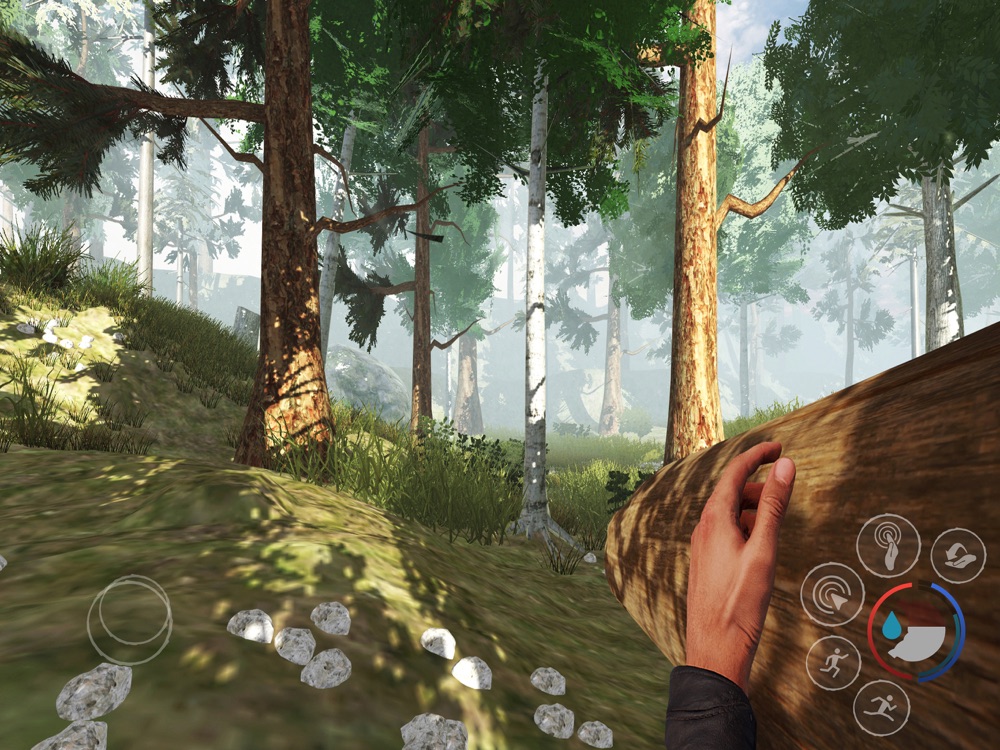Screen dimensions: 1000x750
Task: Tap the leaping figure jump button
Action: click(x=881, y=707)
